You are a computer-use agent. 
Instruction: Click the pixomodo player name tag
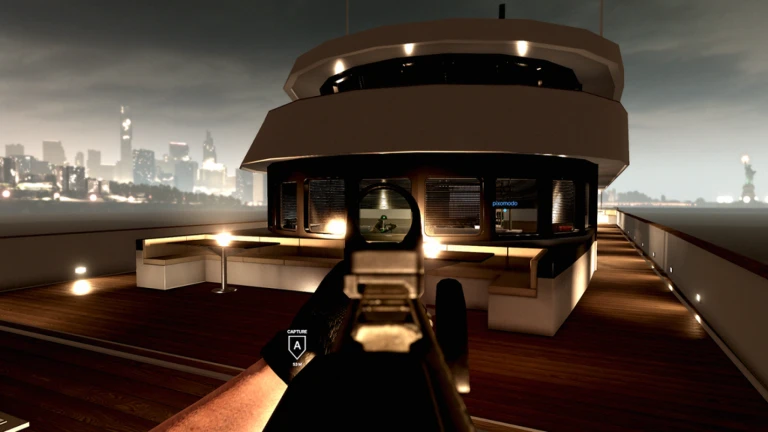(506, 203)
